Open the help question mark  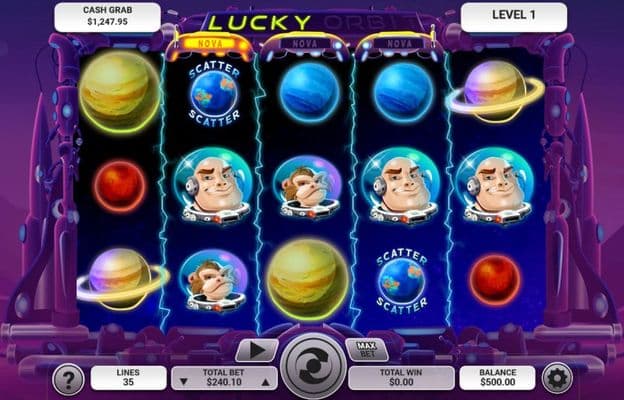67,378
